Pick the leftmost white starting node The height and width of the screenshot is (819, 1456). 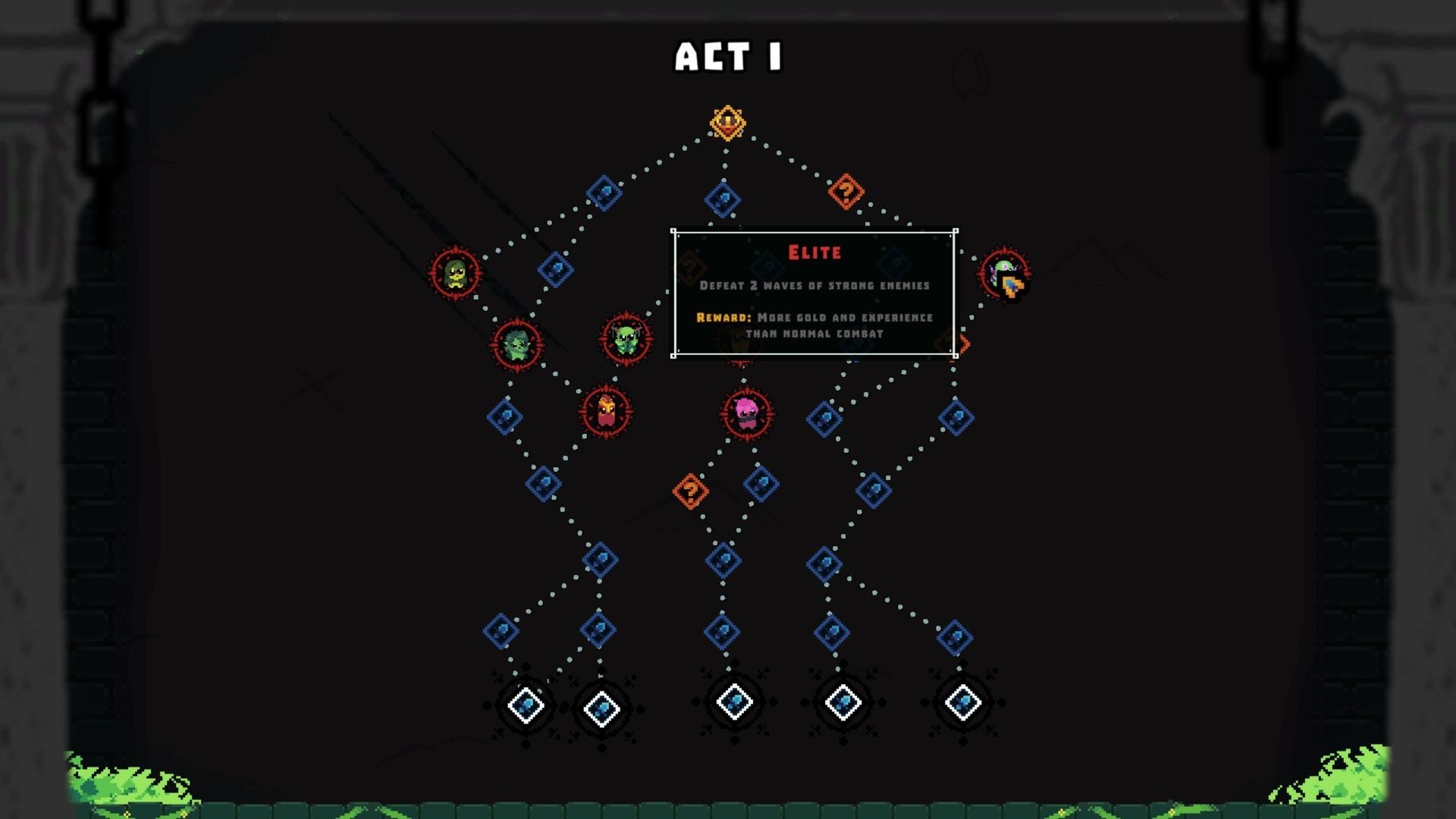(525, 704)
